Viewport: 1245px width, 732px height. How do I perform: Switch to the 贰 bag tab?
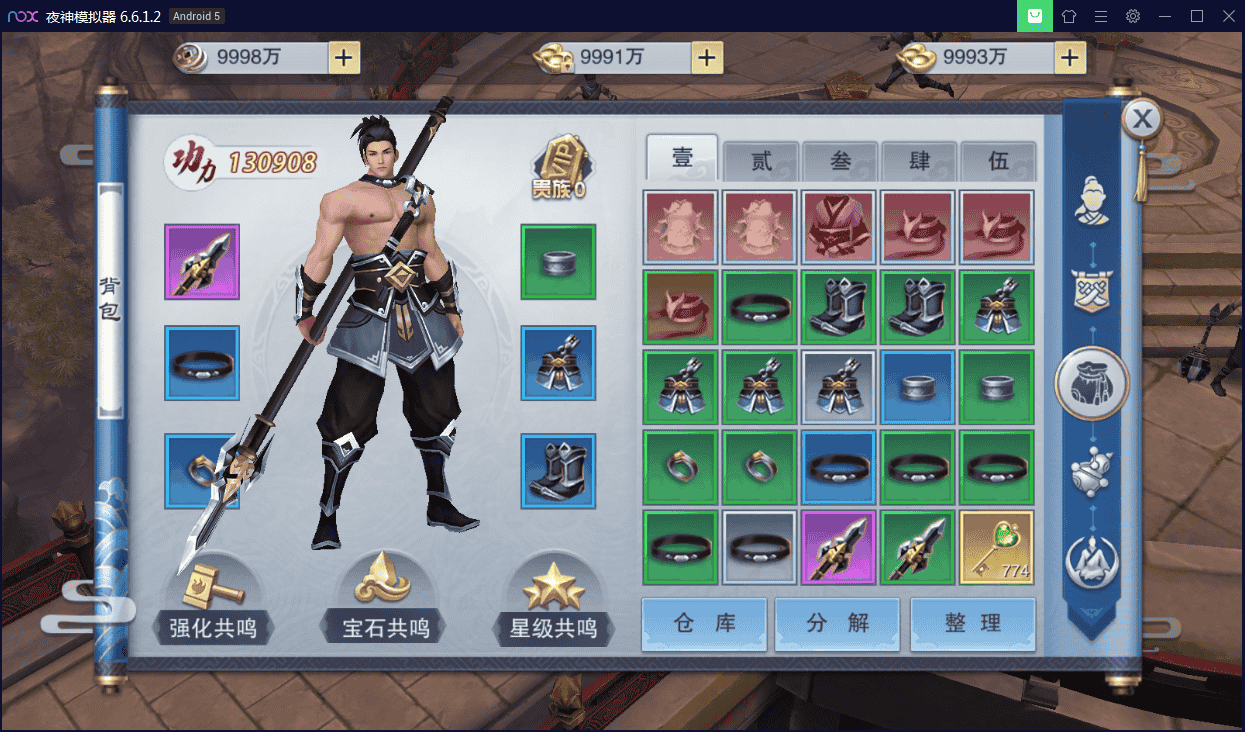(x=761, y=161)
